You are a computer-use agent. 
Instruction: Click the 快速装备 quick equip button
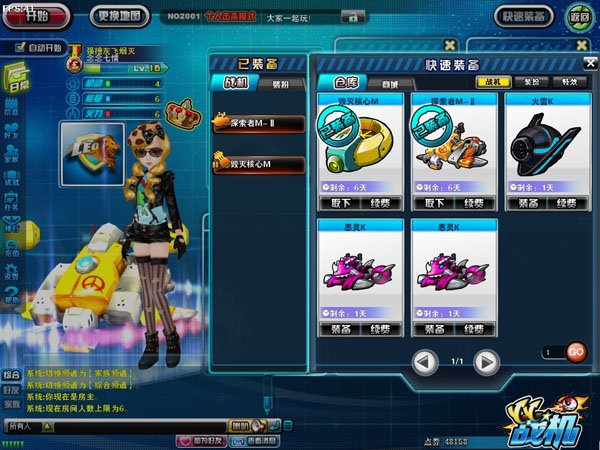tap(523, 17)
